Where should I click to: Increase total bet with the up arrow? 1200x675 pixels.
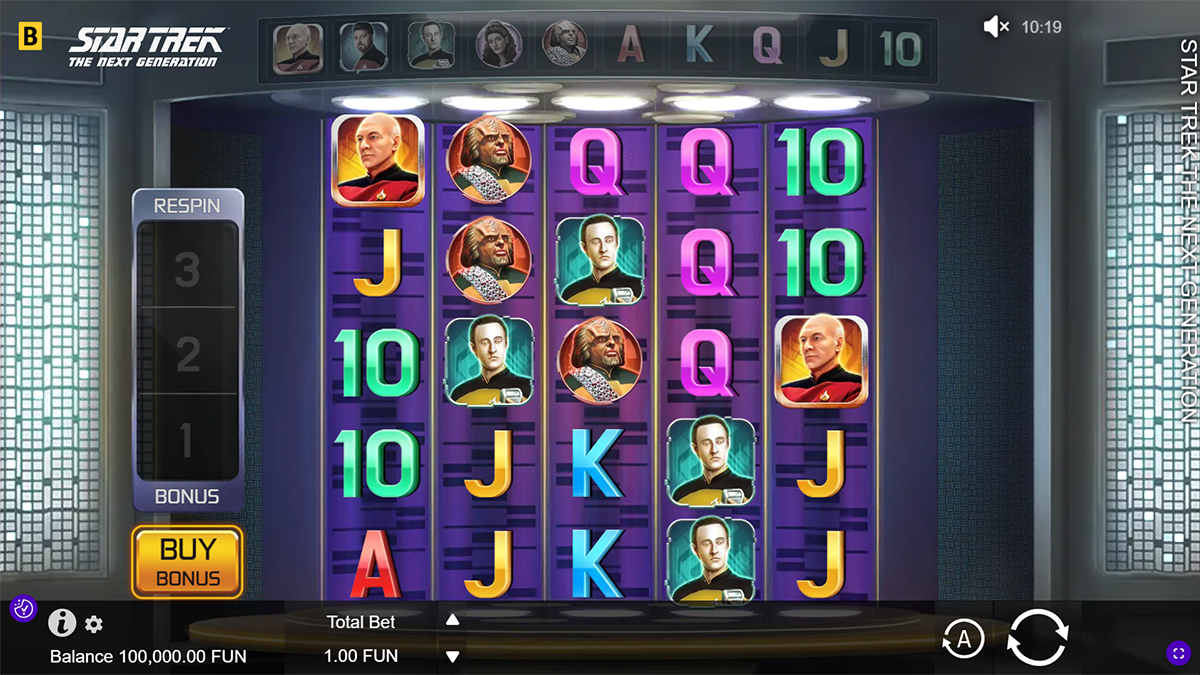click(452, 620)
